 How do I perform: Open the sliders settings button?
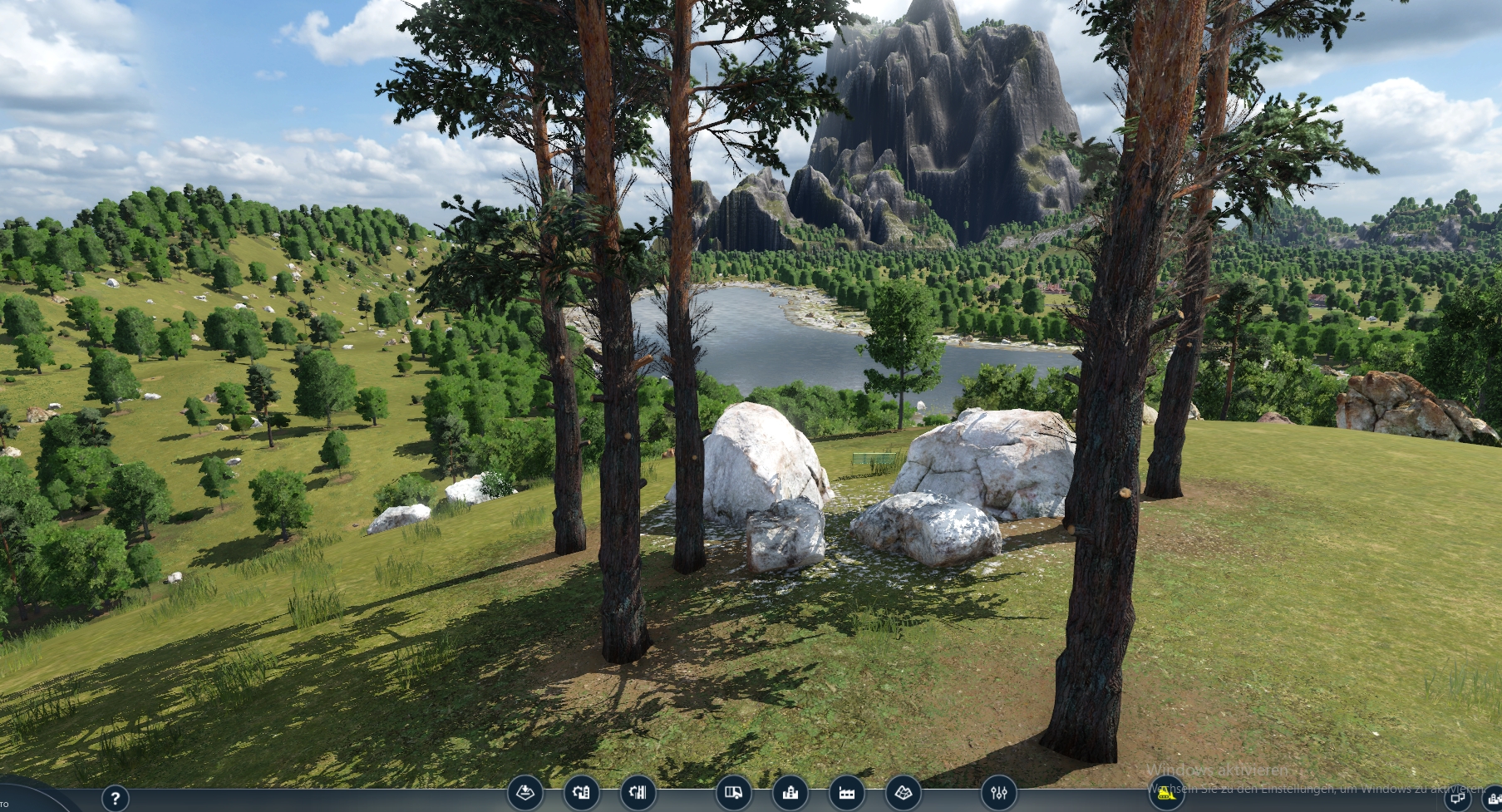coord(998,793)
